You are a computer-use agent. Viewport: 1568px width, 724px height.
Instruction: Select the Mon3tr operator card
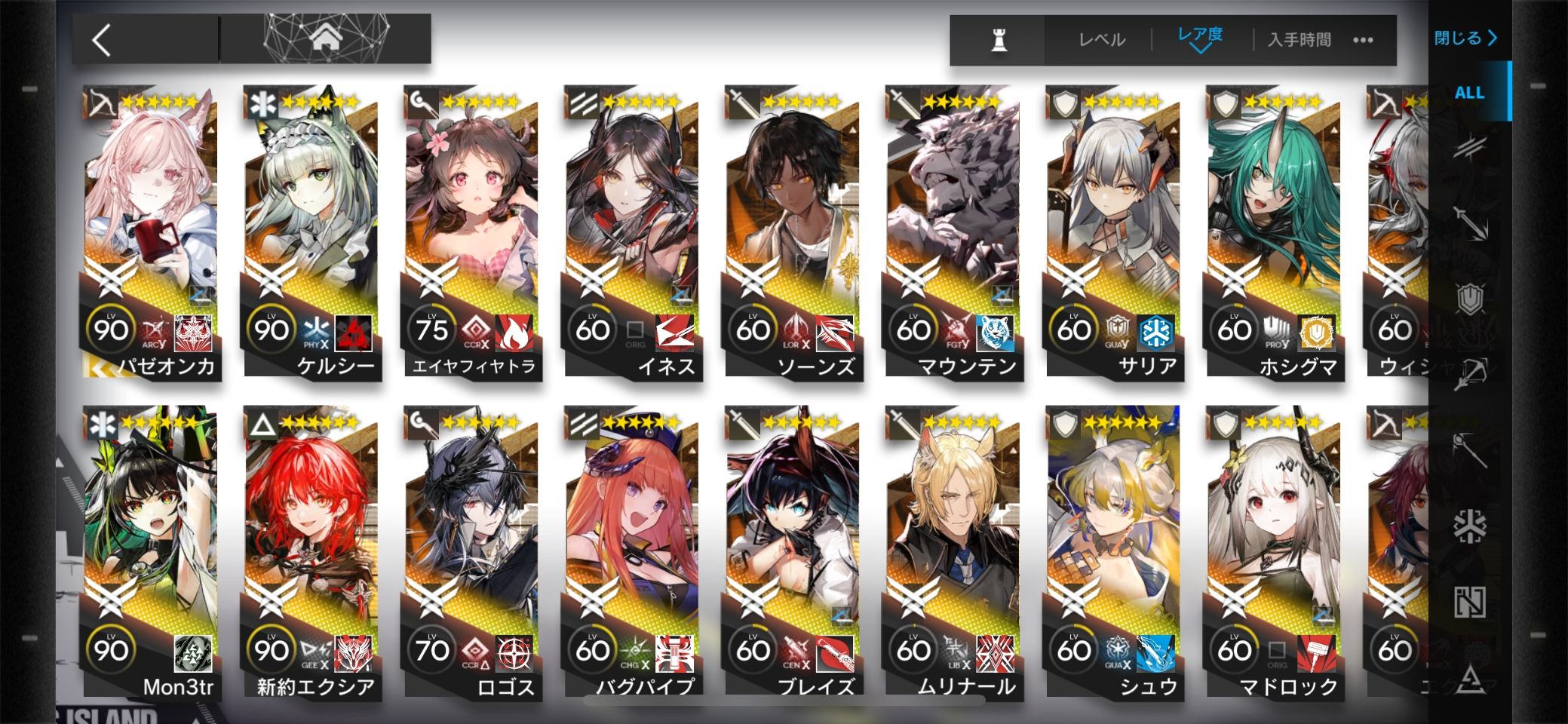pyautogui.click(x=151, y=547)
